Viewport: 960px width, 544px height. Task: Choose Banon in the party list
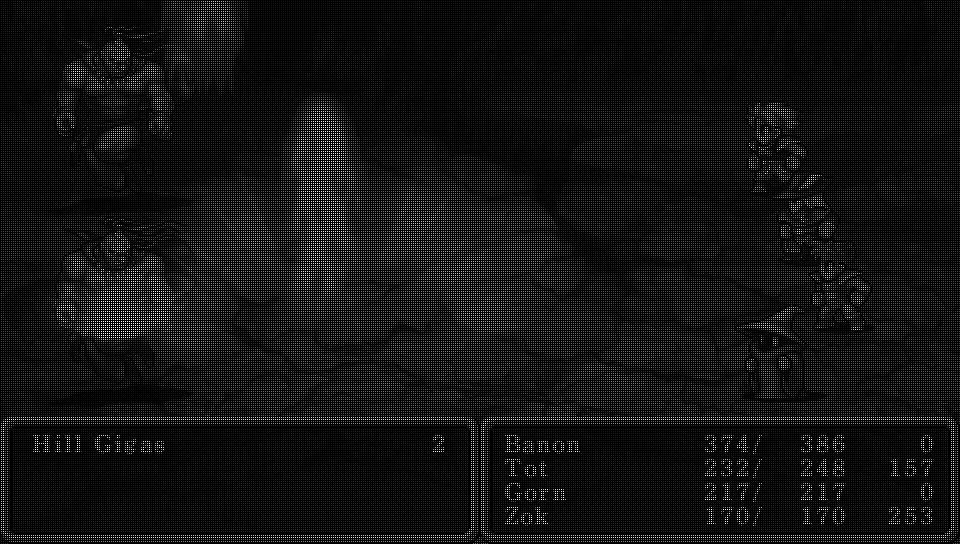542,445
